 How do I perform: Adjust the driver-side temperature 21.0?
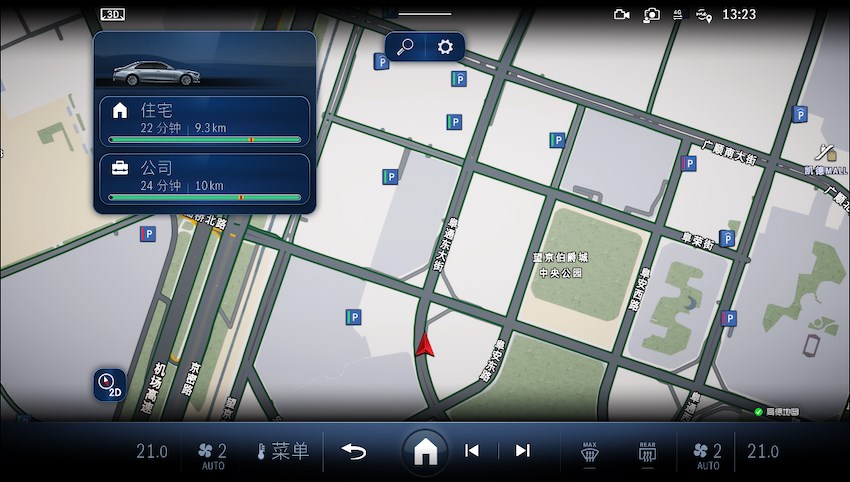pos(152,452)
